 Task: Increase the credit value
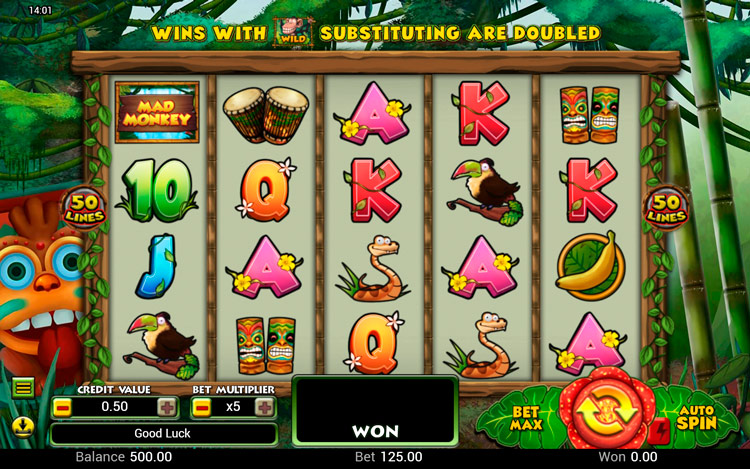(167, 407)
